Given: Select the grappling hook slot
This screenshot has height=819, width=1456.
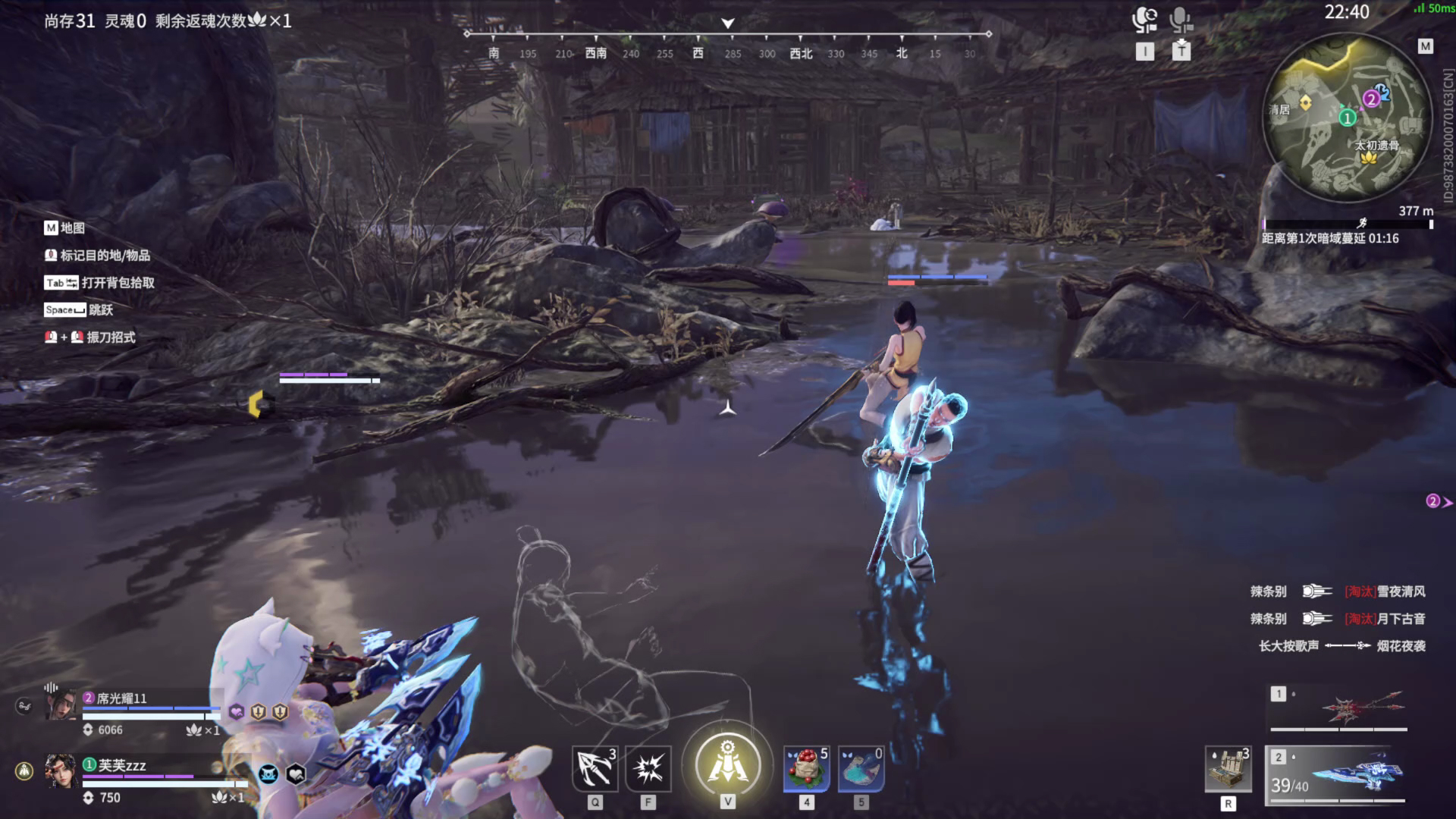Looking at the screenshot, I should click(x=595, y=768).
